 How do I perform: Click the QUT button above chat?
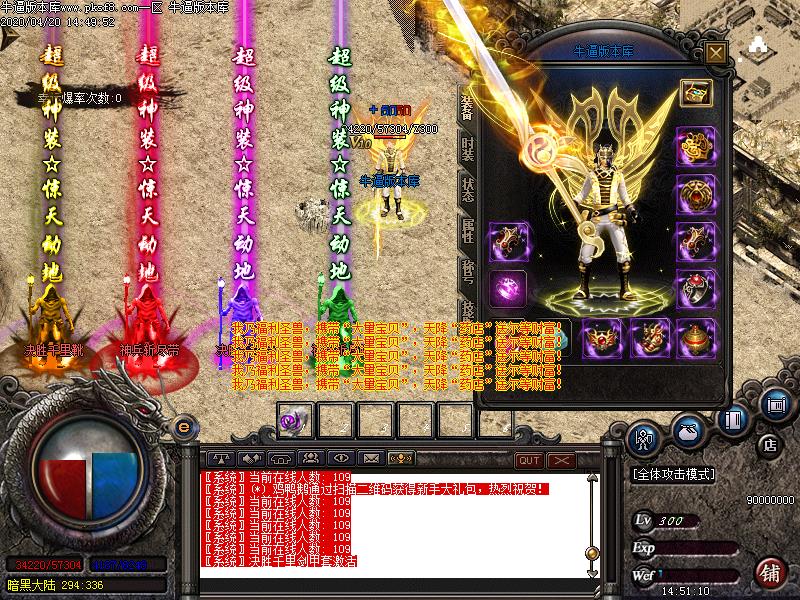[x=529, y=460]
